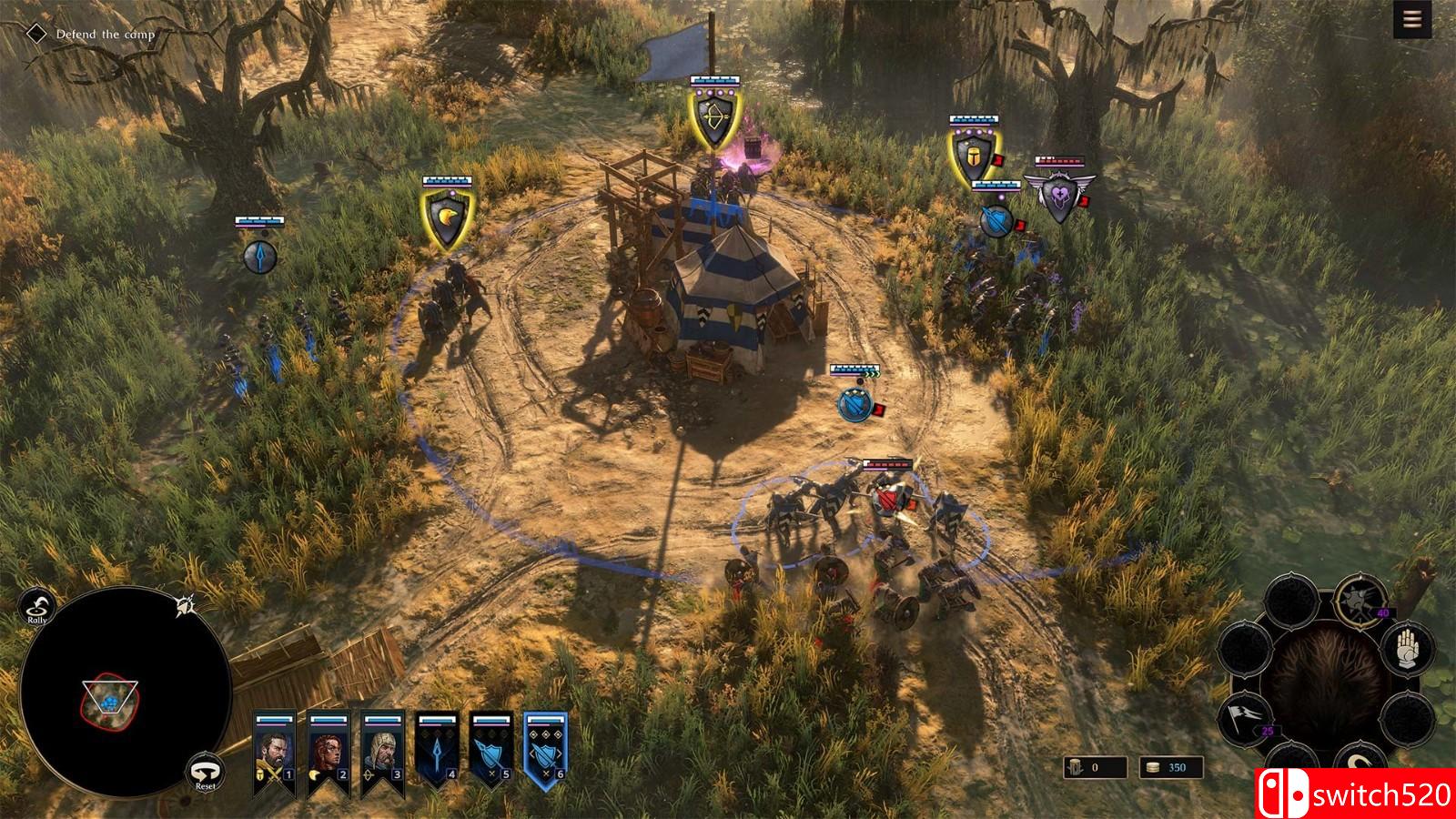Viewport: 1456px width, 819px height.
Task: Activate the horn ability in the wheel
Action: tap(1361, 763)
